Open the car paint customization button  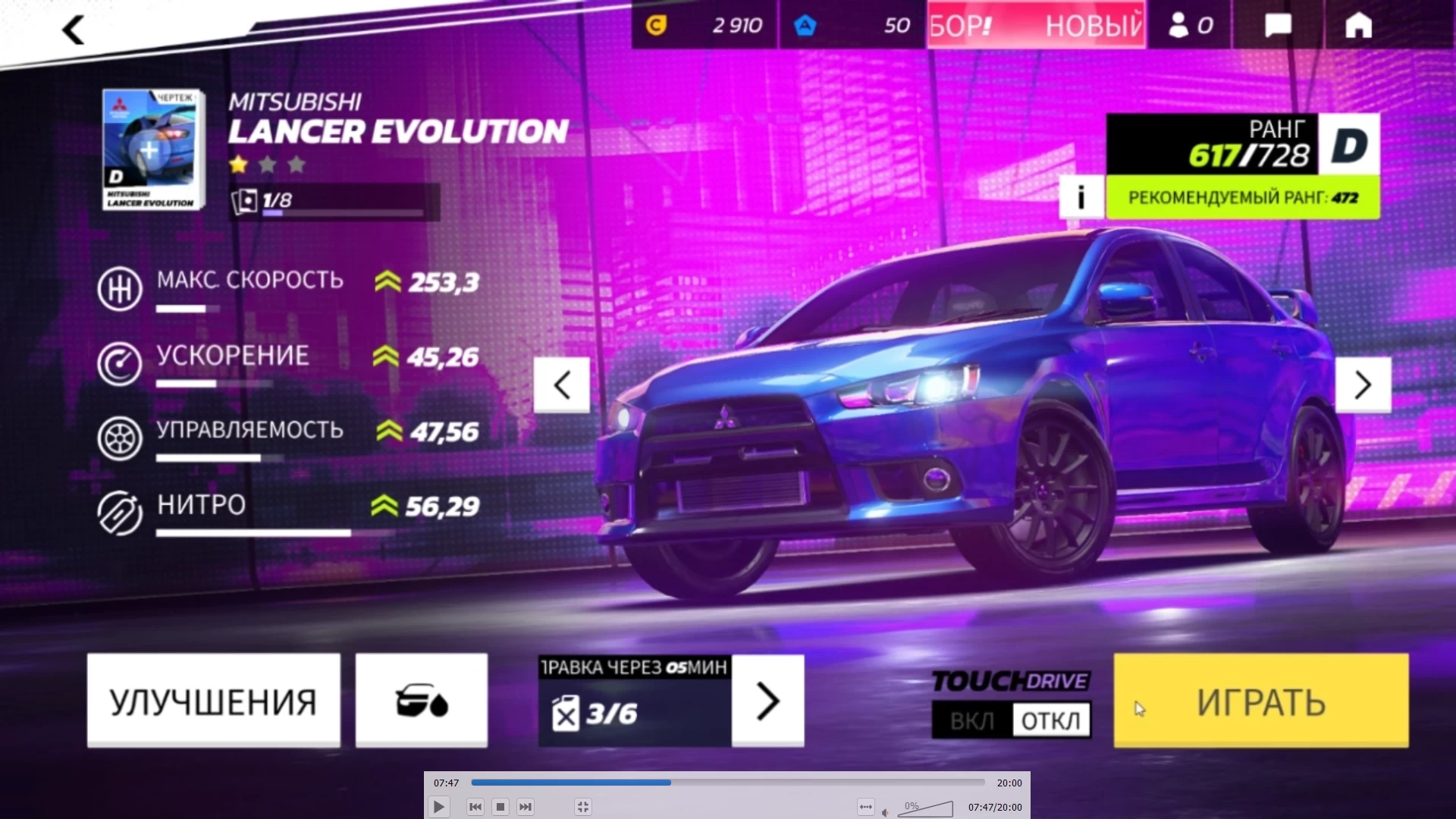click(x=422, y=701)
